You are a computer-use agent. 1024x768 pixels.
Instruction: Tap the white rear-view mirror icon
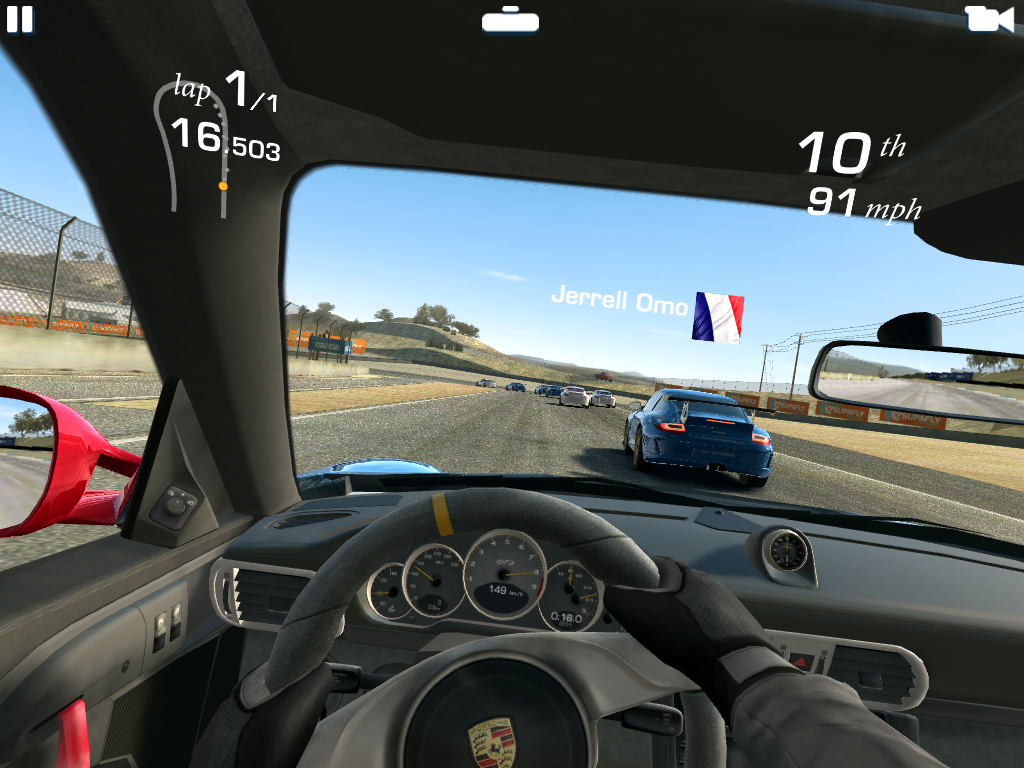click(510, 19)
